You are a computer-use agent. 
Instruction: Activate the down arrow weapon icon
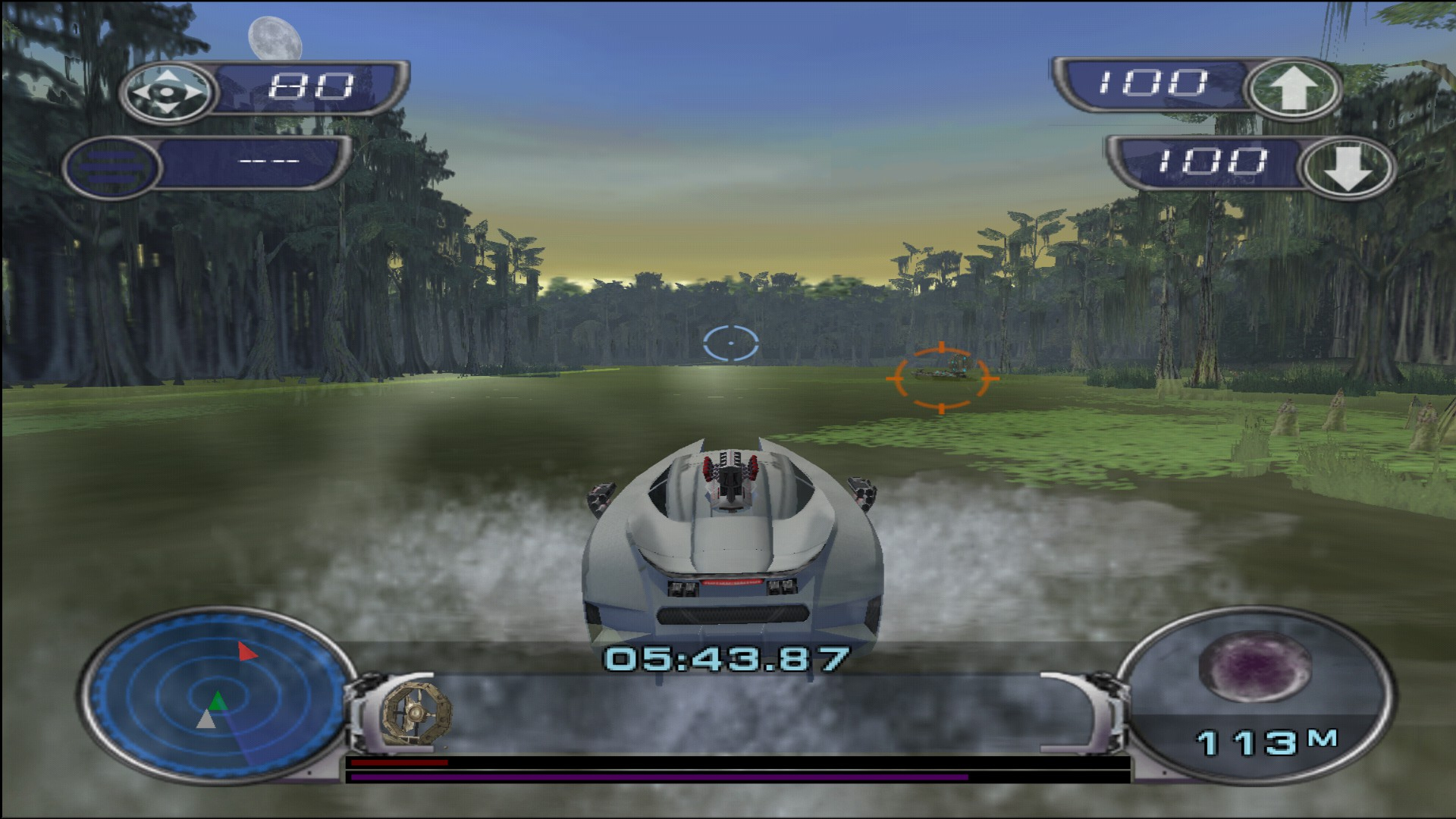point(1348,168)
